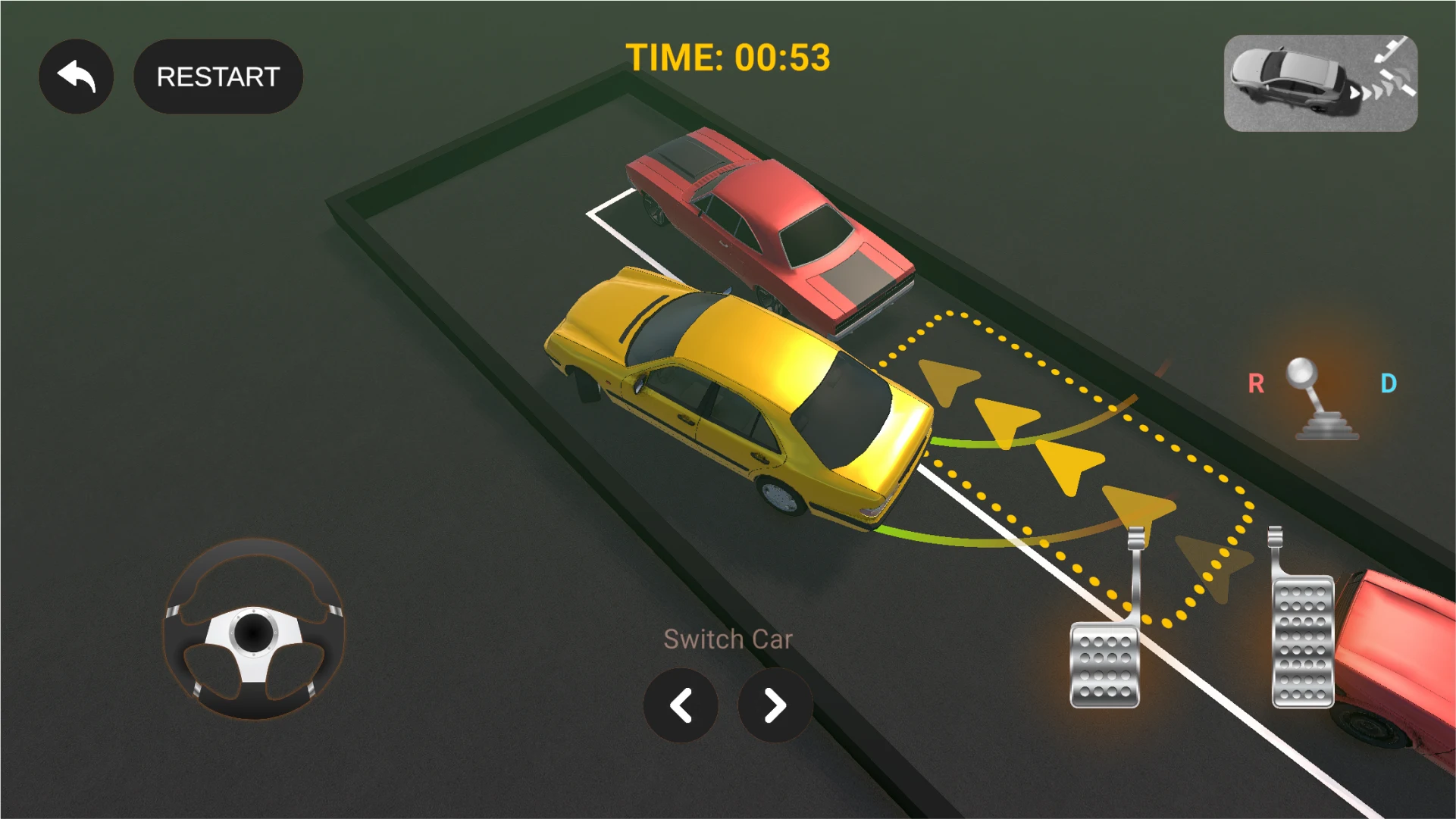Shift gear to D drive
The width and height of the screenshot is (1456, 819).
(1388, 384)
